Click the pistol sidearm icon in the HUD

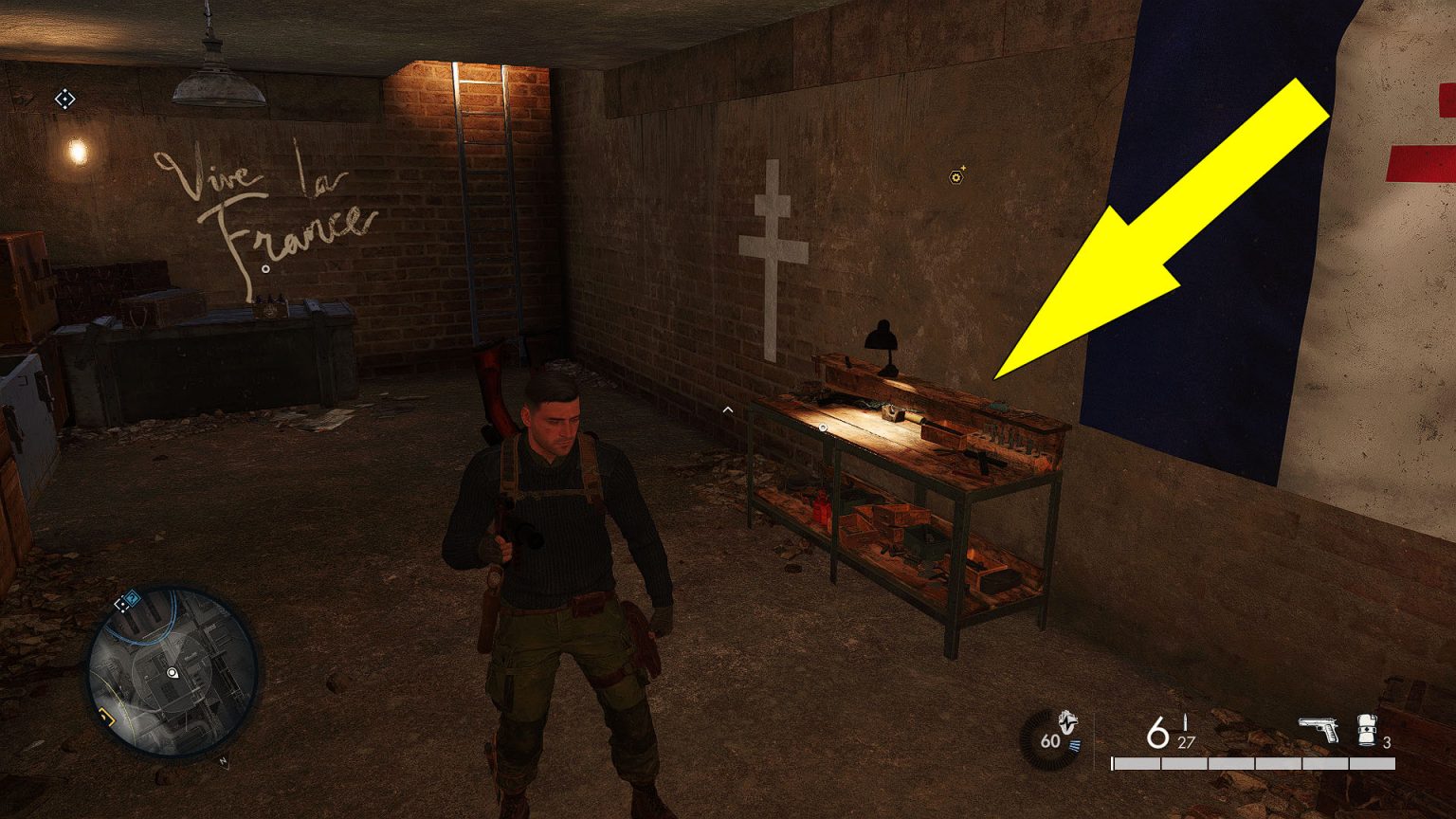tap(1318, 729)
